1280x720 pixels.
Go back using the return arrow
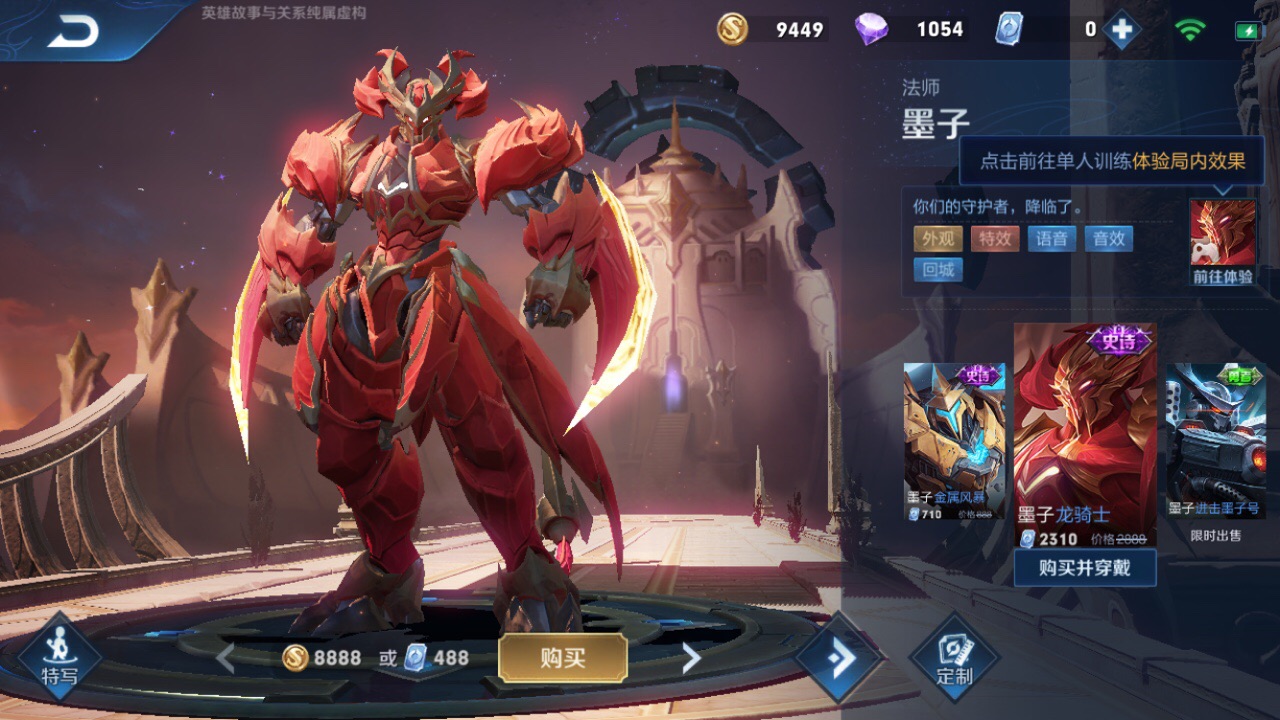click(x=73, y=32)
